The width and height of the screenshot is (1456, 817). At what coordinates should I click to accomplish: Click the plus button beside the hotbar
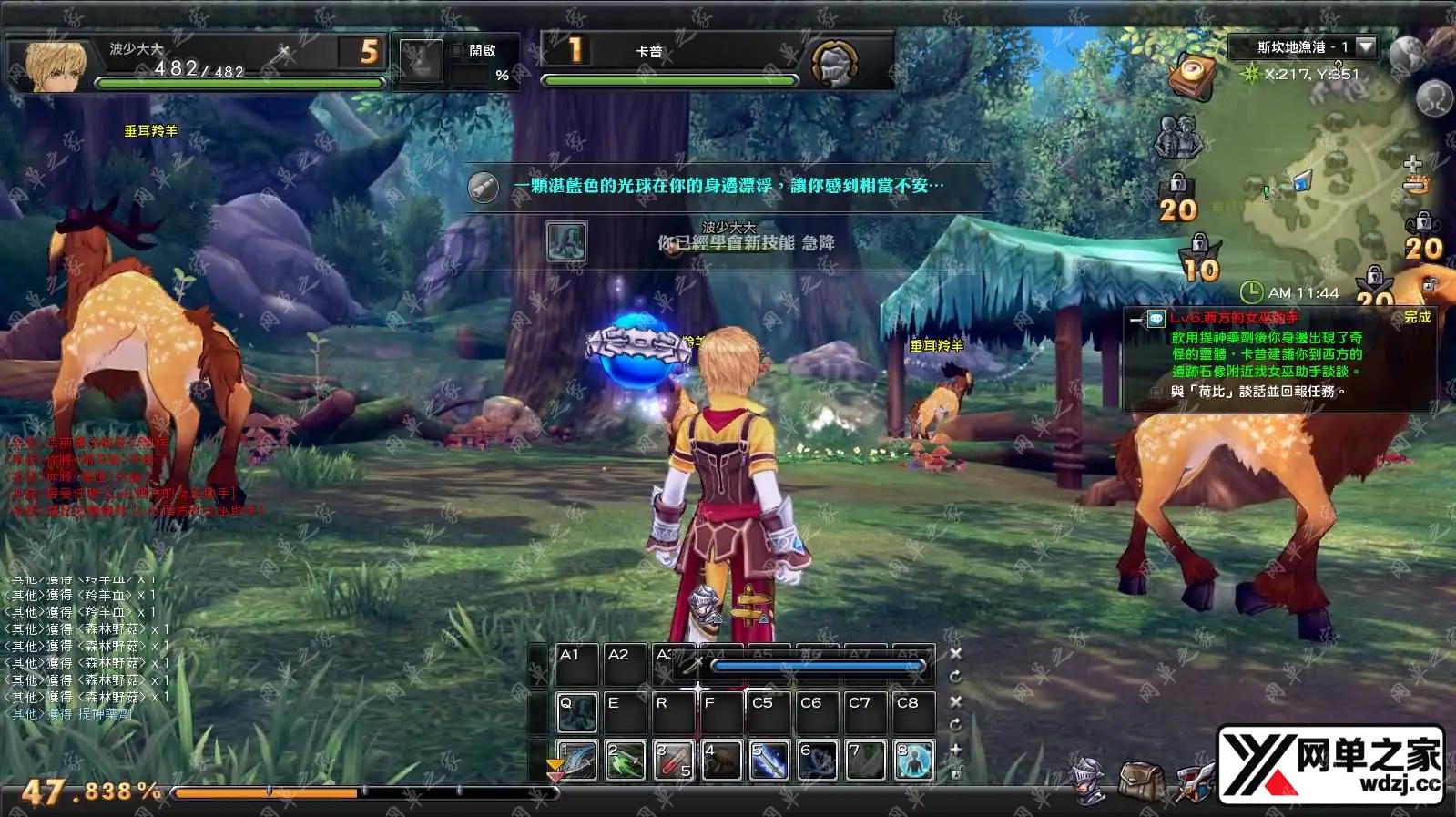tap(956, 749)
